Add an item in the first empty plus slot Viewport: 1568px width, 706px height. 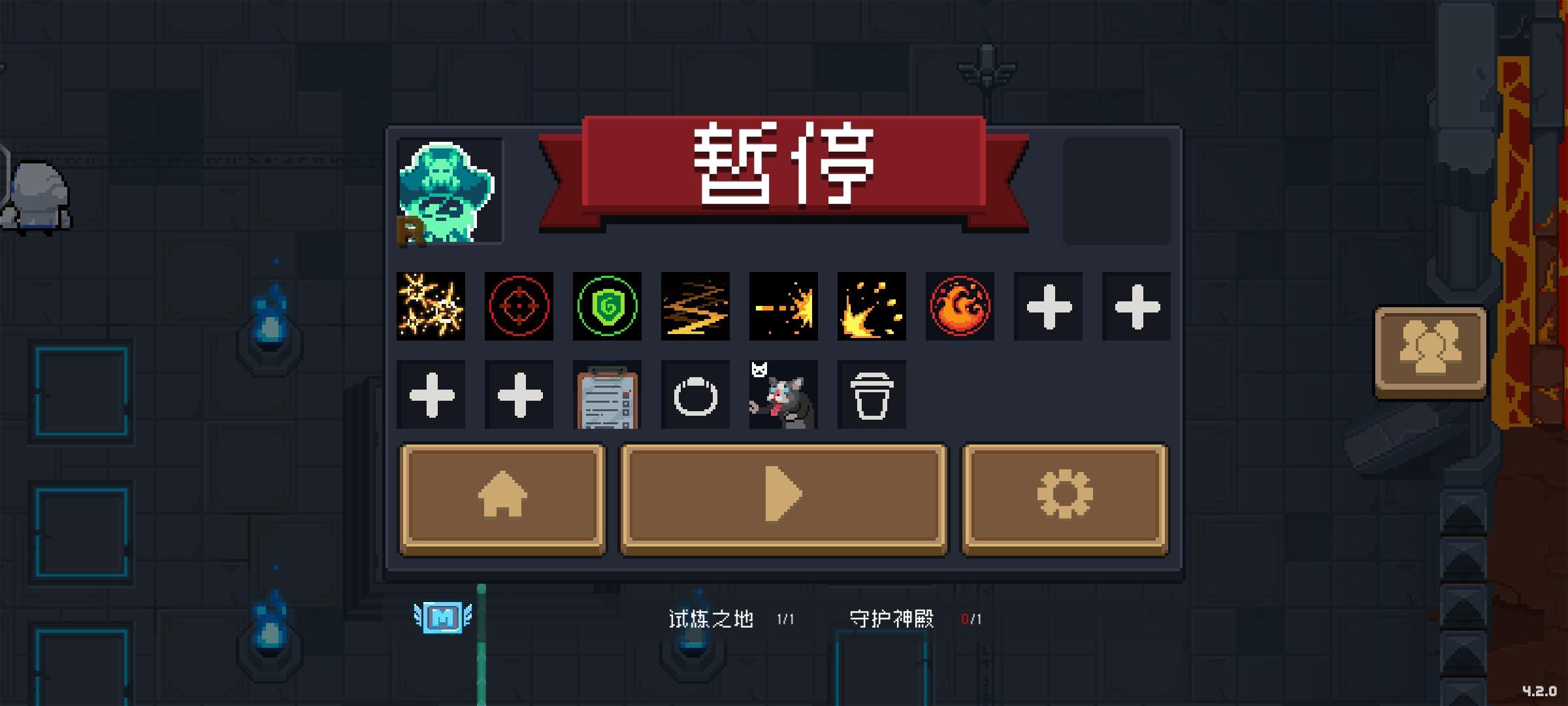point(1047,307)
